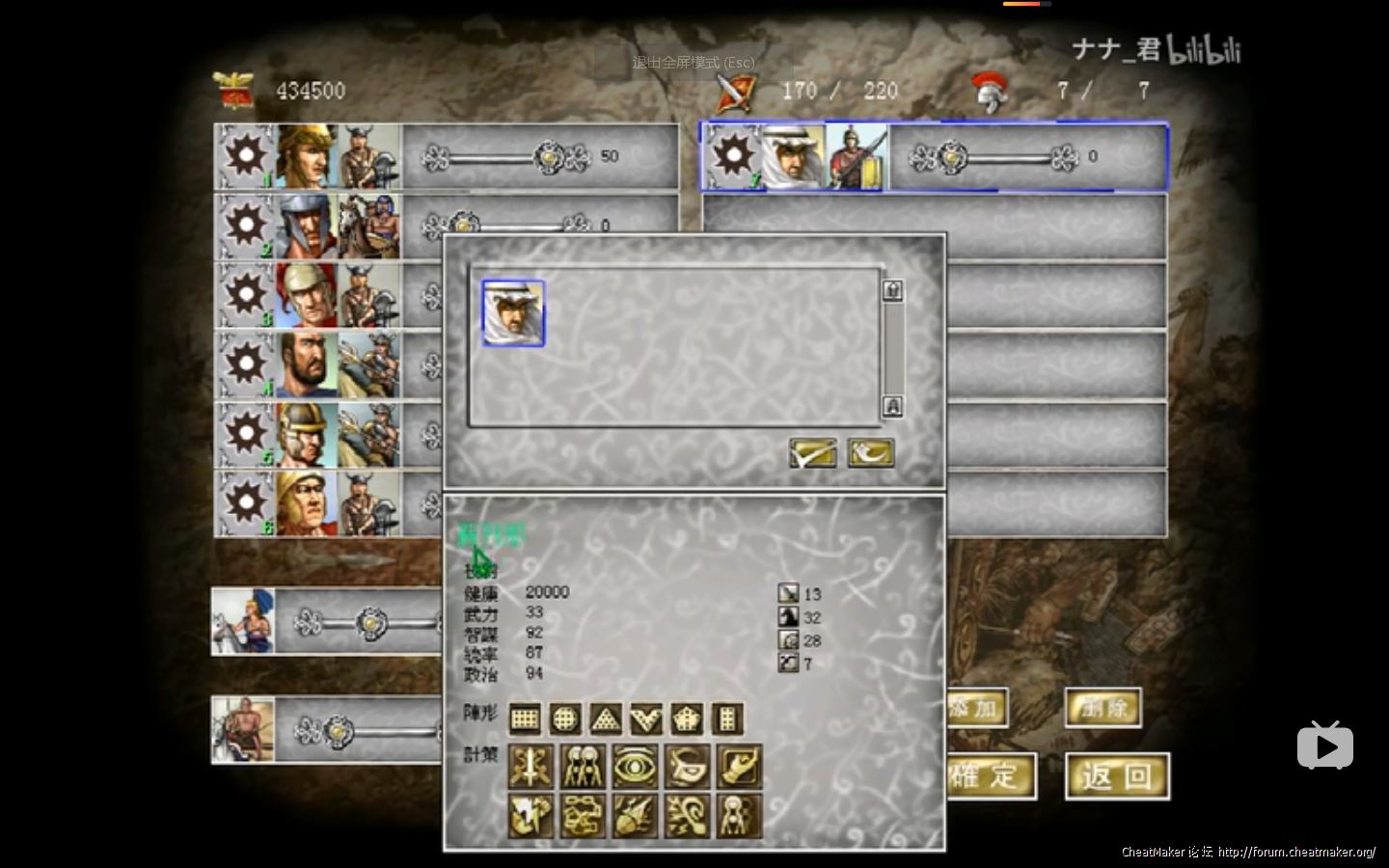Confirm general selection with the checkmark button
Screen dimensions: 1389x868
click(x=812, y=452)
